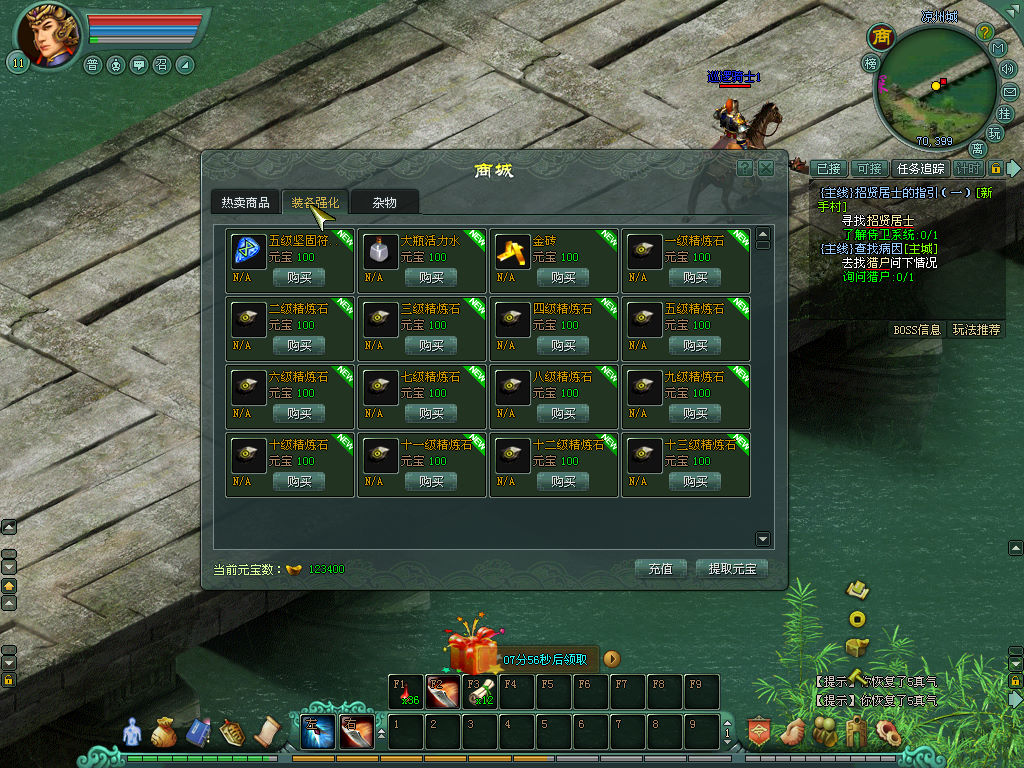Buy the 五级坚固符 item
Image resolution: width=1024 pixels, height=768 pixels.
299,277
